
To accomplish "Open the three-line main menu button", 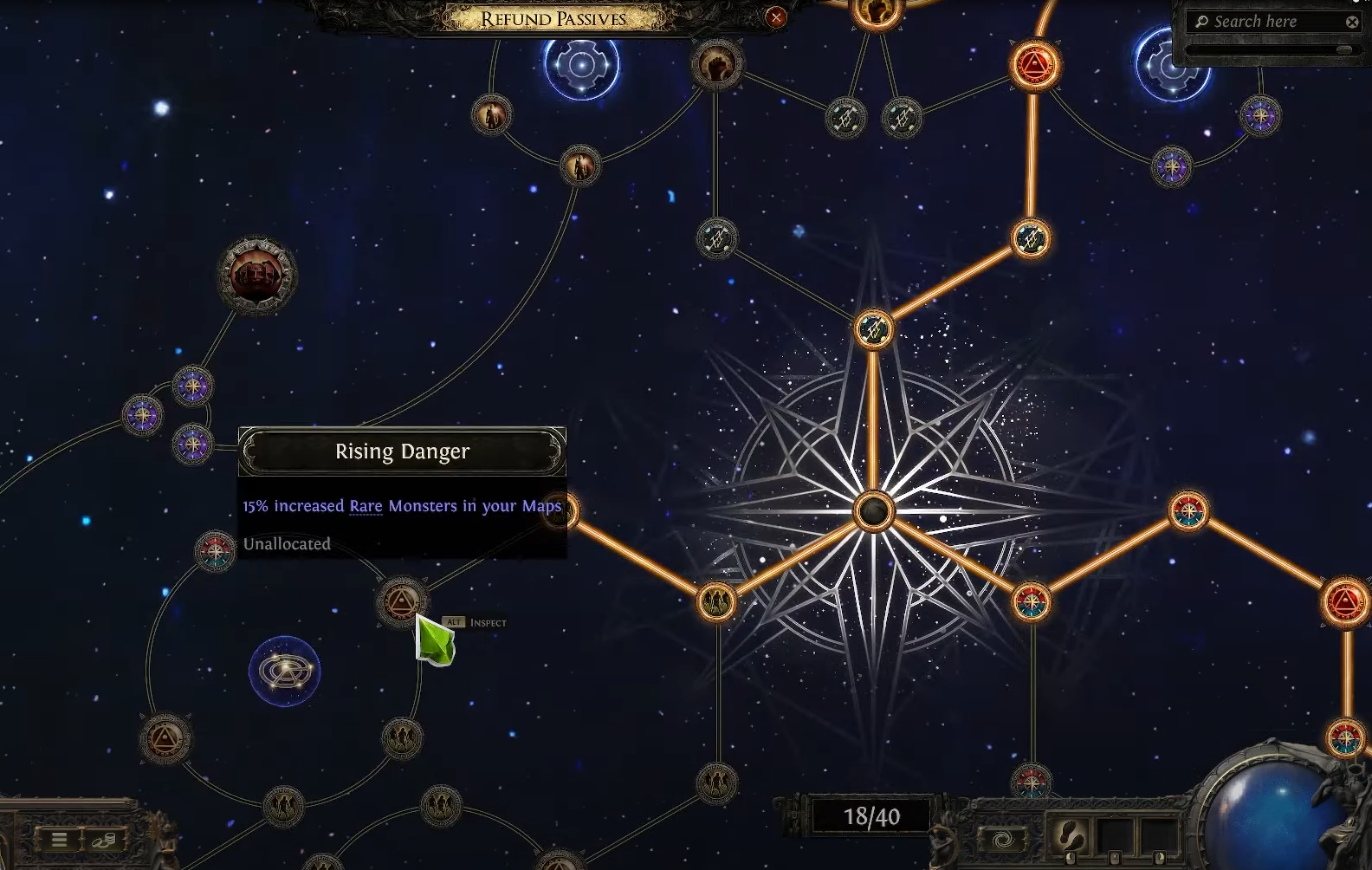I will 59,839.
